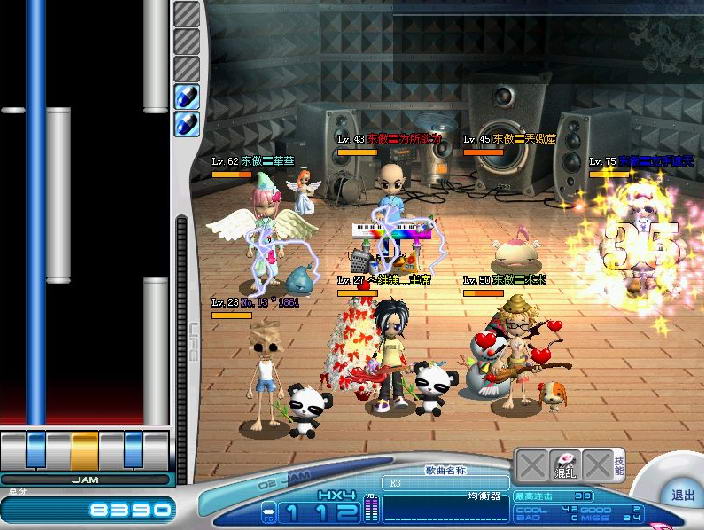Viewport: 704px width, 530px height.
Task: Click the 歌曲名称 song name field
Action: pyautogui.click(x=445, y=482)
